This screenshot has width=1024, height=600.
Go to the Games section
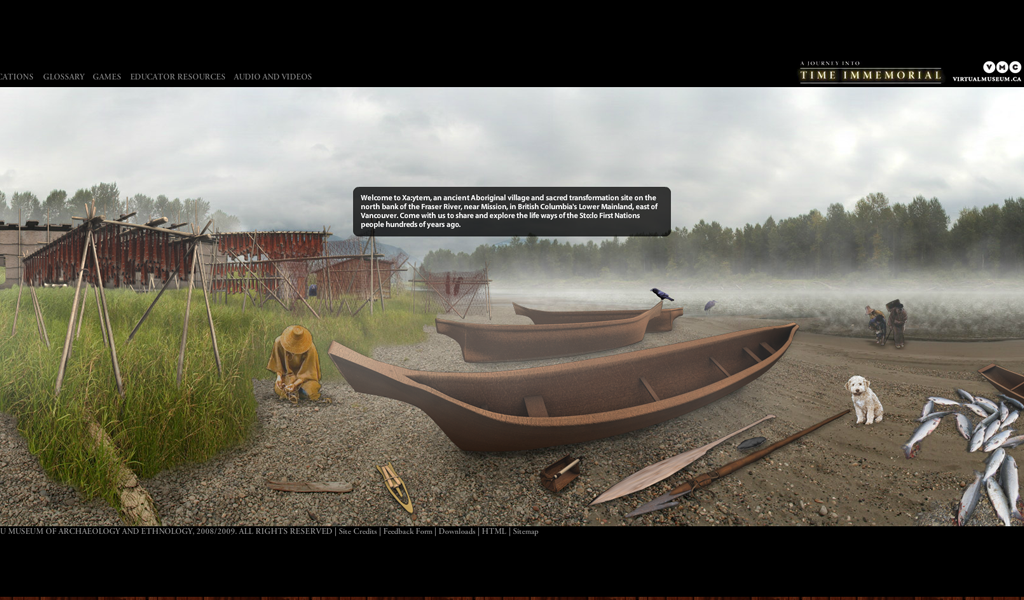pyautogui.click(x=107, y=77)
